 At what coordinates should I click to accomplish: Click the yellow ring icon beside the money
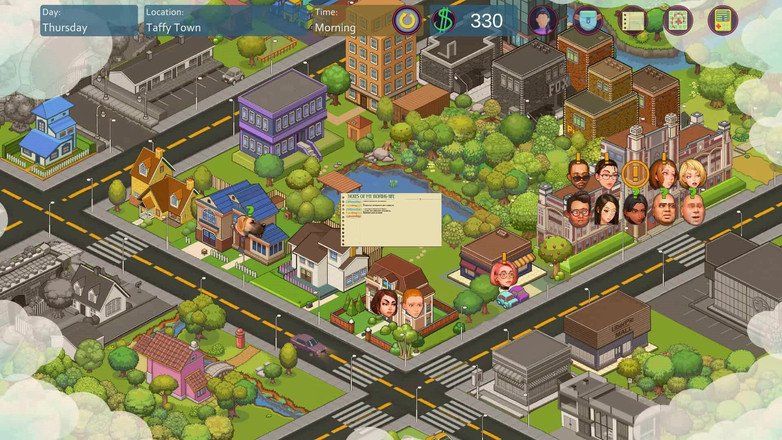407,20
